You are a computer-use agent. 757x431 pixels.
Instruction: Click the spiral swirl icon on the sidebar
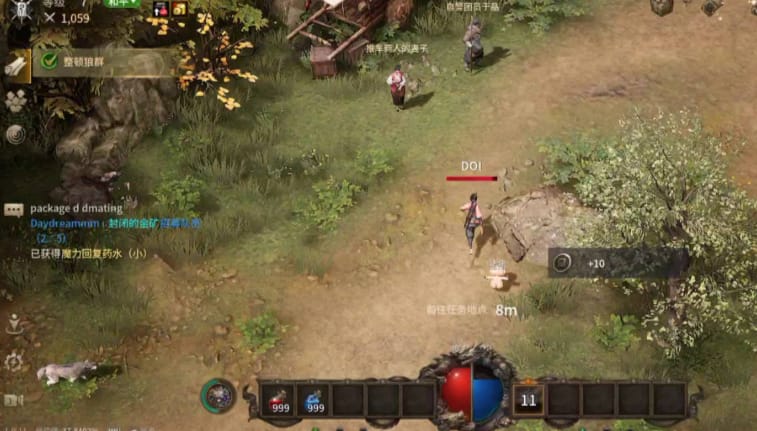tap(16, 134)
